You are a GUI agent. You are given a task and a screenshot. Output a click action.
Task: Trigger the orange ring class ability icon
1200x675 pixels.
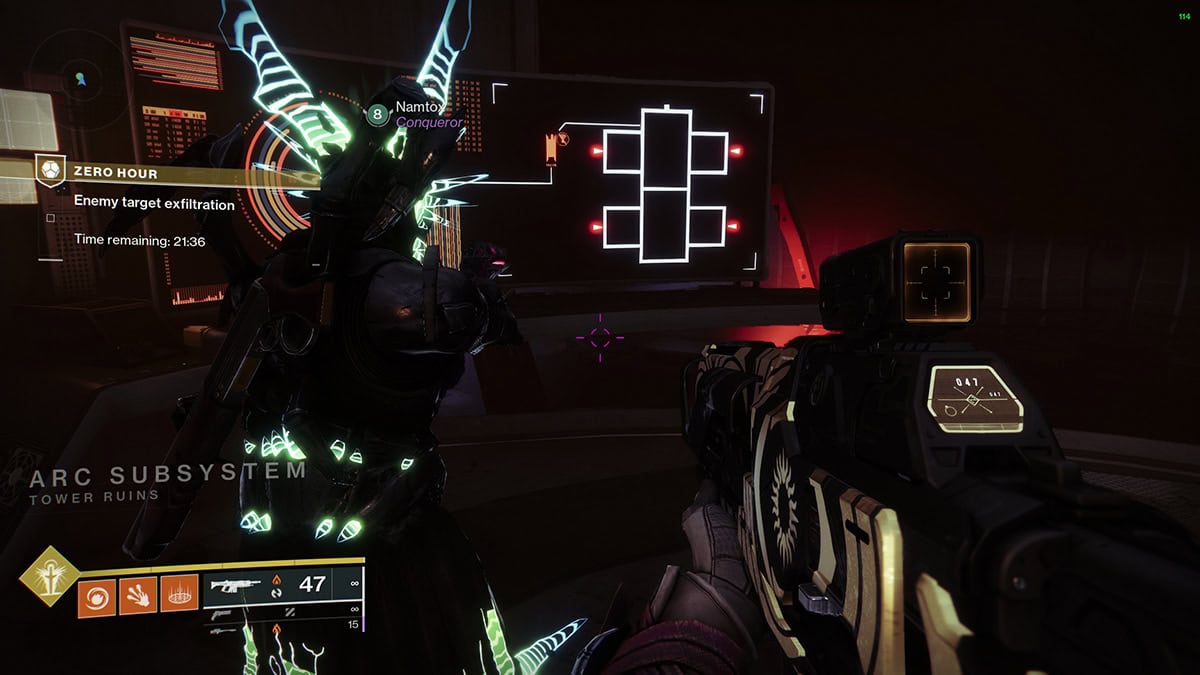[x=178, y=598]
